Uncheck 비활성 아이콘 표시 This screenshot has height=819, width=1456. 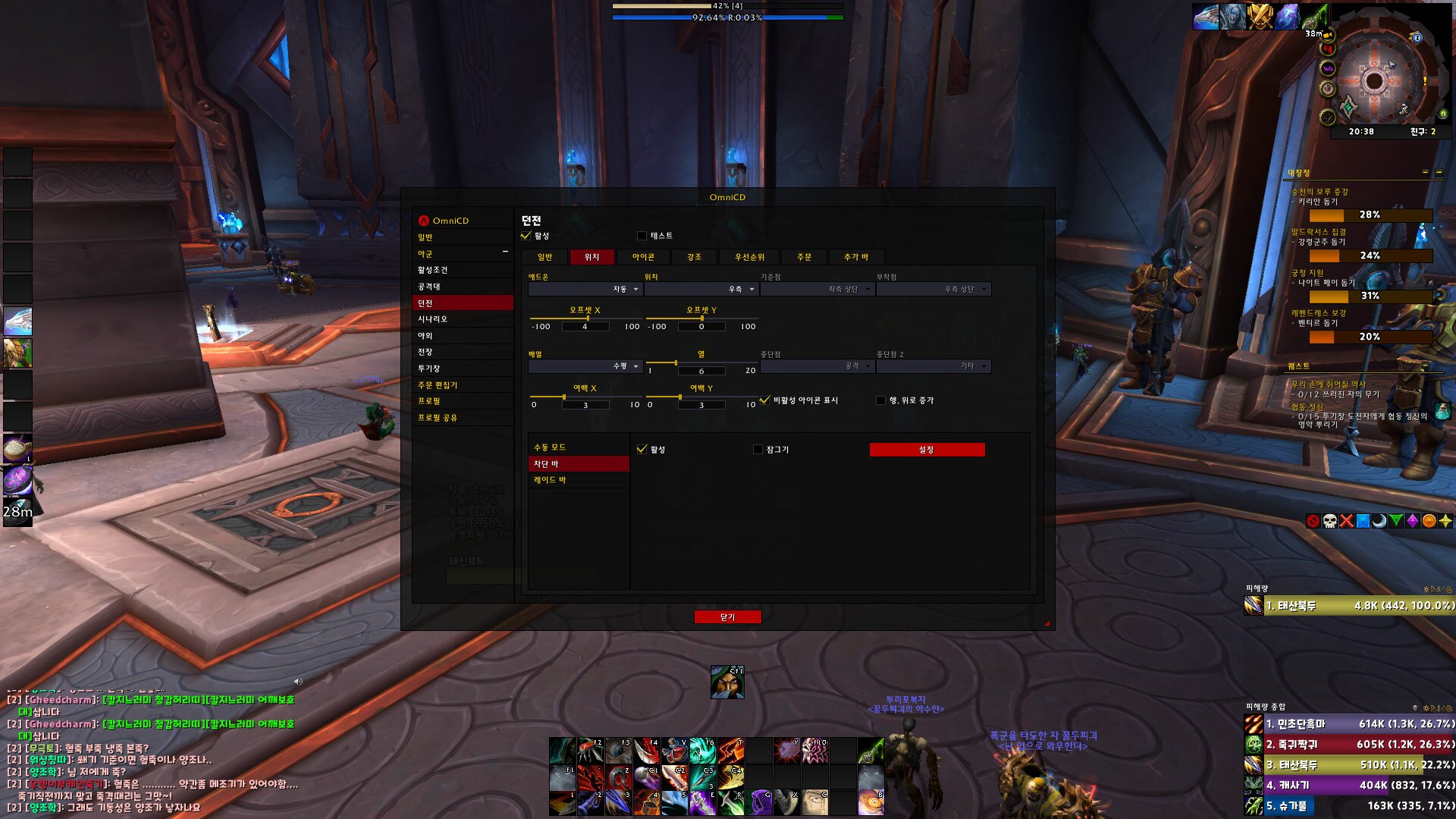click(765, 400)
